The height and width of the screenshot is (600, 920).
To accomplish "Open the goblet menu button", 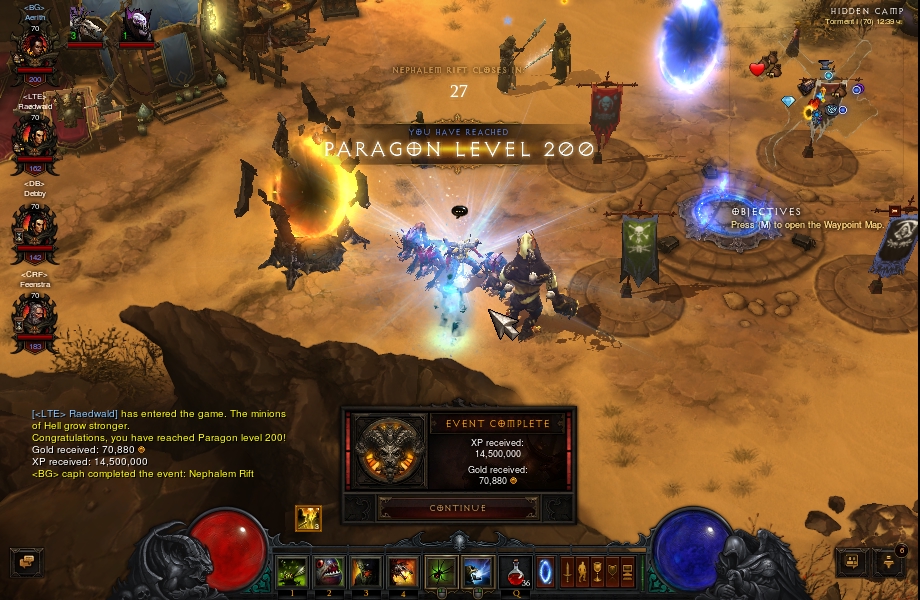I will pyautogui.click(x=597, y=571).
